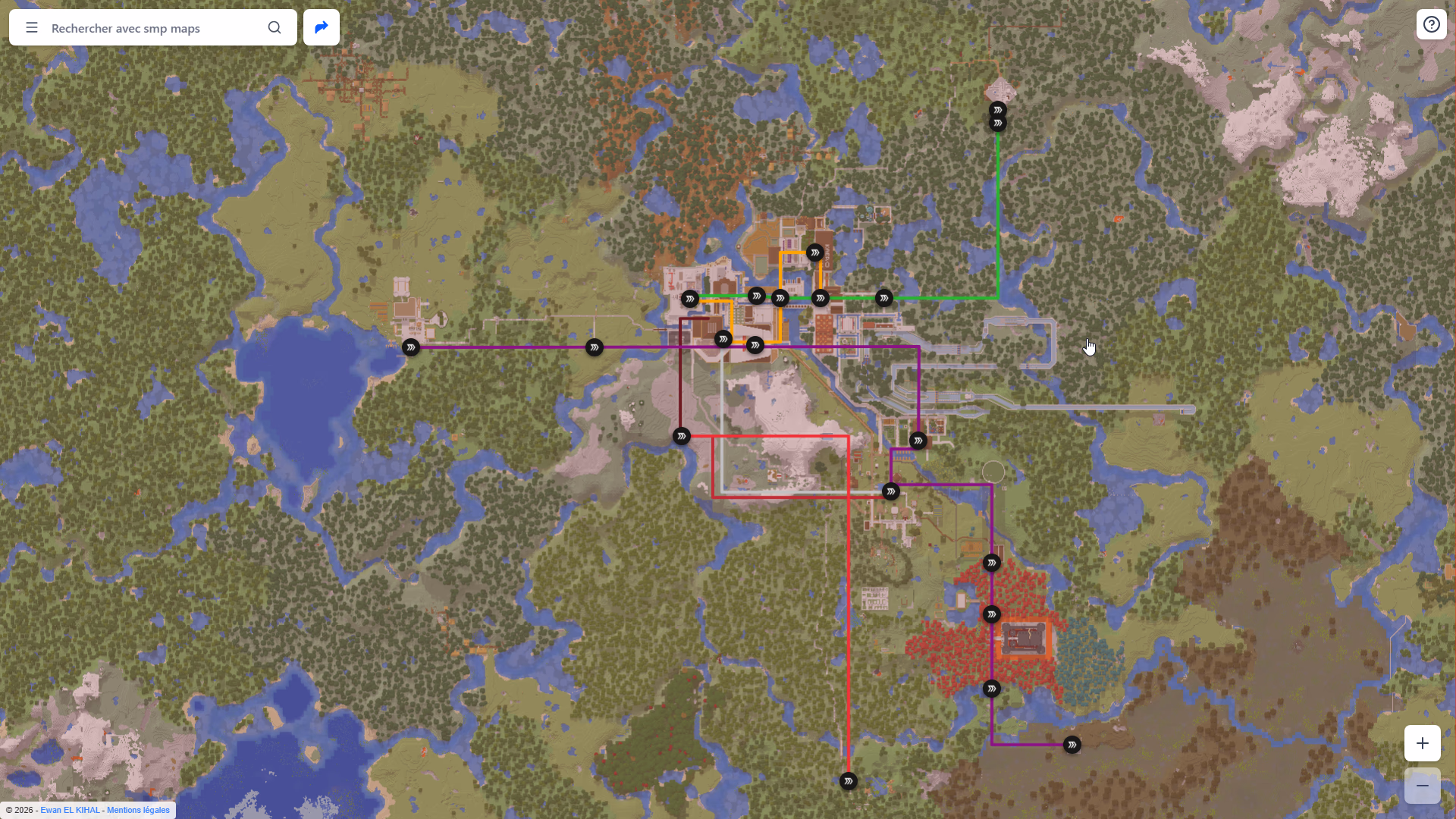Click the map zoom out minus button
Image resolution: width=1456 pixels, height=819 pixels.
coord(1422,786)
